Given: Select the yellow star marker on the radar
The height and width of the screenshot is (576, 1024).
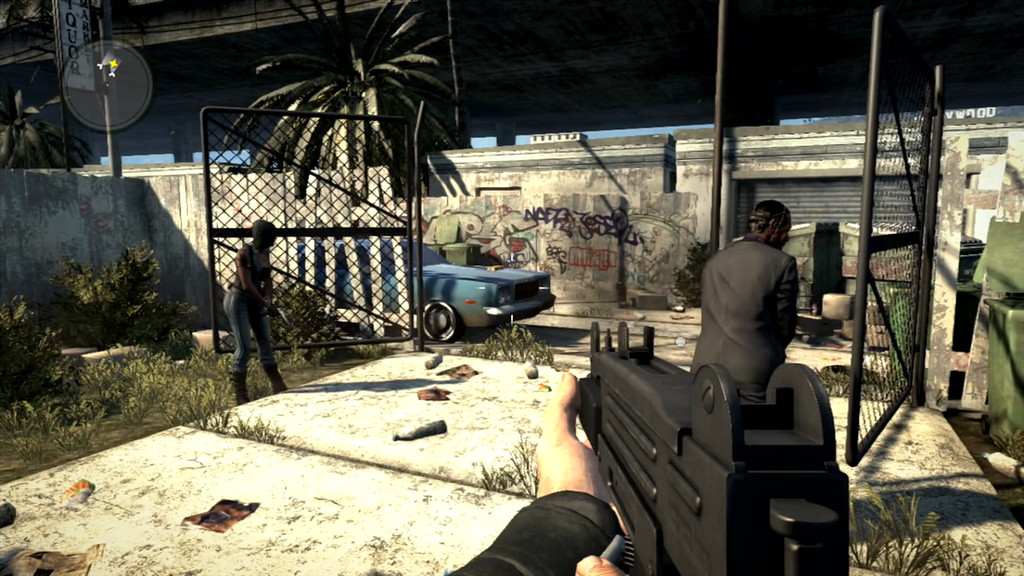Looking at the screenshot, I should (x=113, y=66).
